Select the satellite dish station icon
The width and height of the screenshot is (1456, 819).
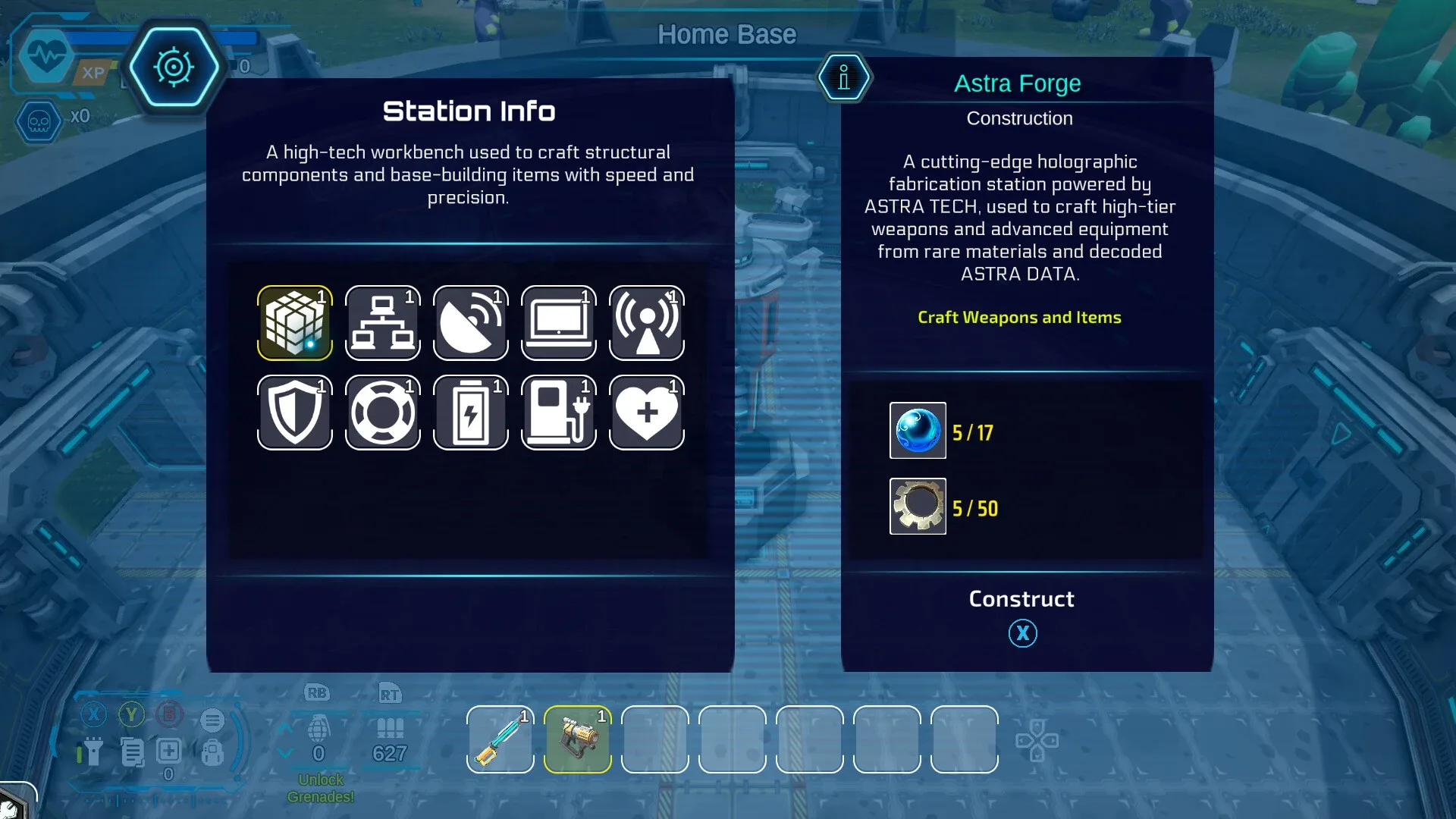(x=471, y=323)
